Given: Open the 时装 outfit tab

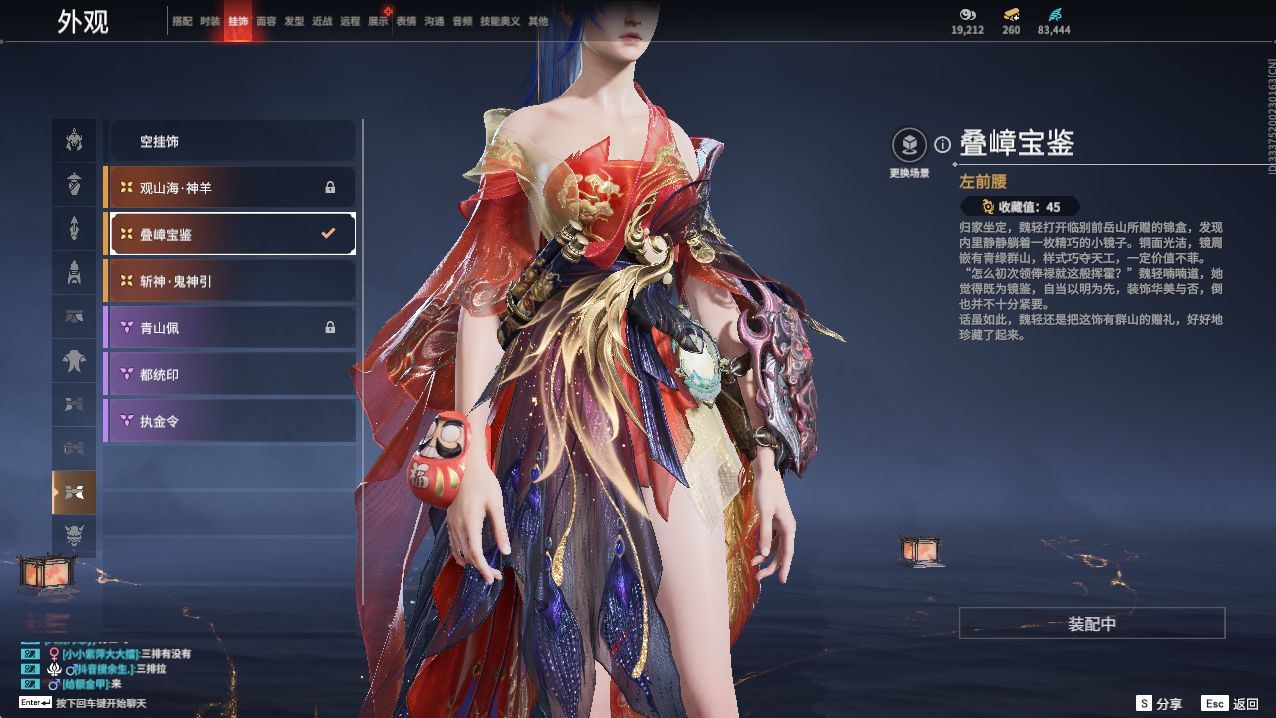Looking at the screenshot, I should pyautogui.click(x=210, y=21).
